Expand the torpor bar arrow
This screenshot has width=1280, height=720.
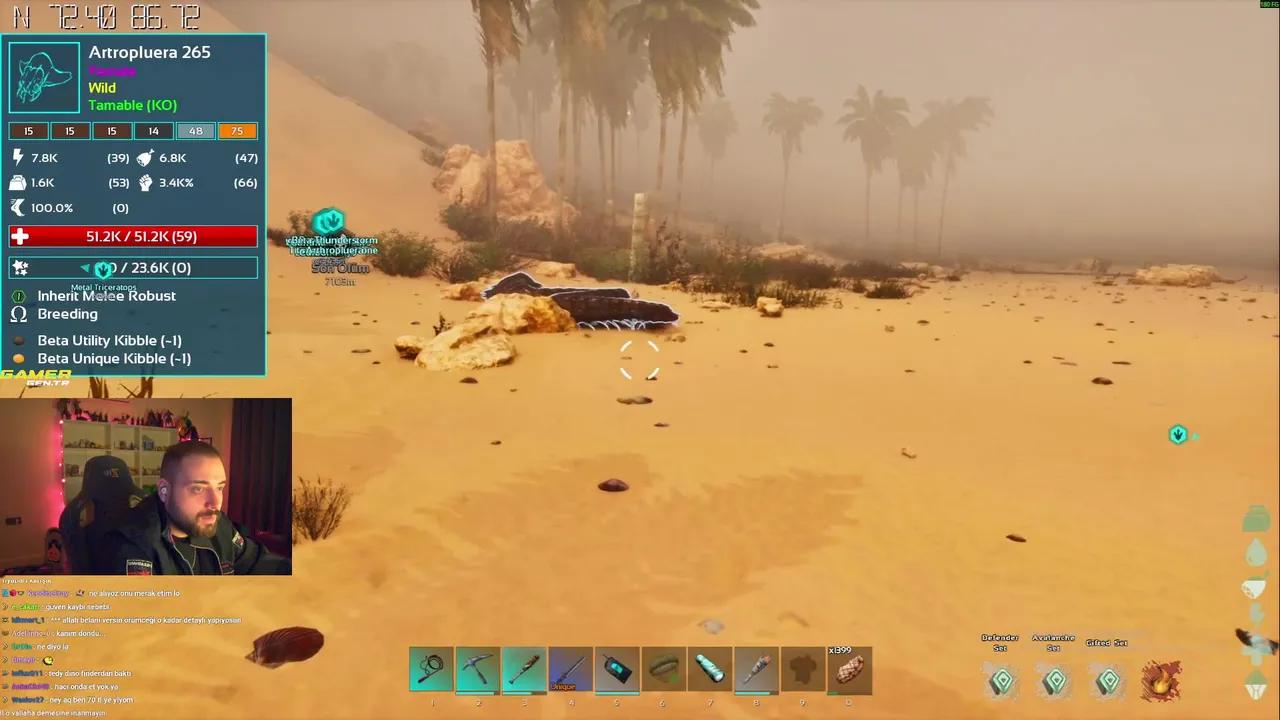[x=86, y=267]
